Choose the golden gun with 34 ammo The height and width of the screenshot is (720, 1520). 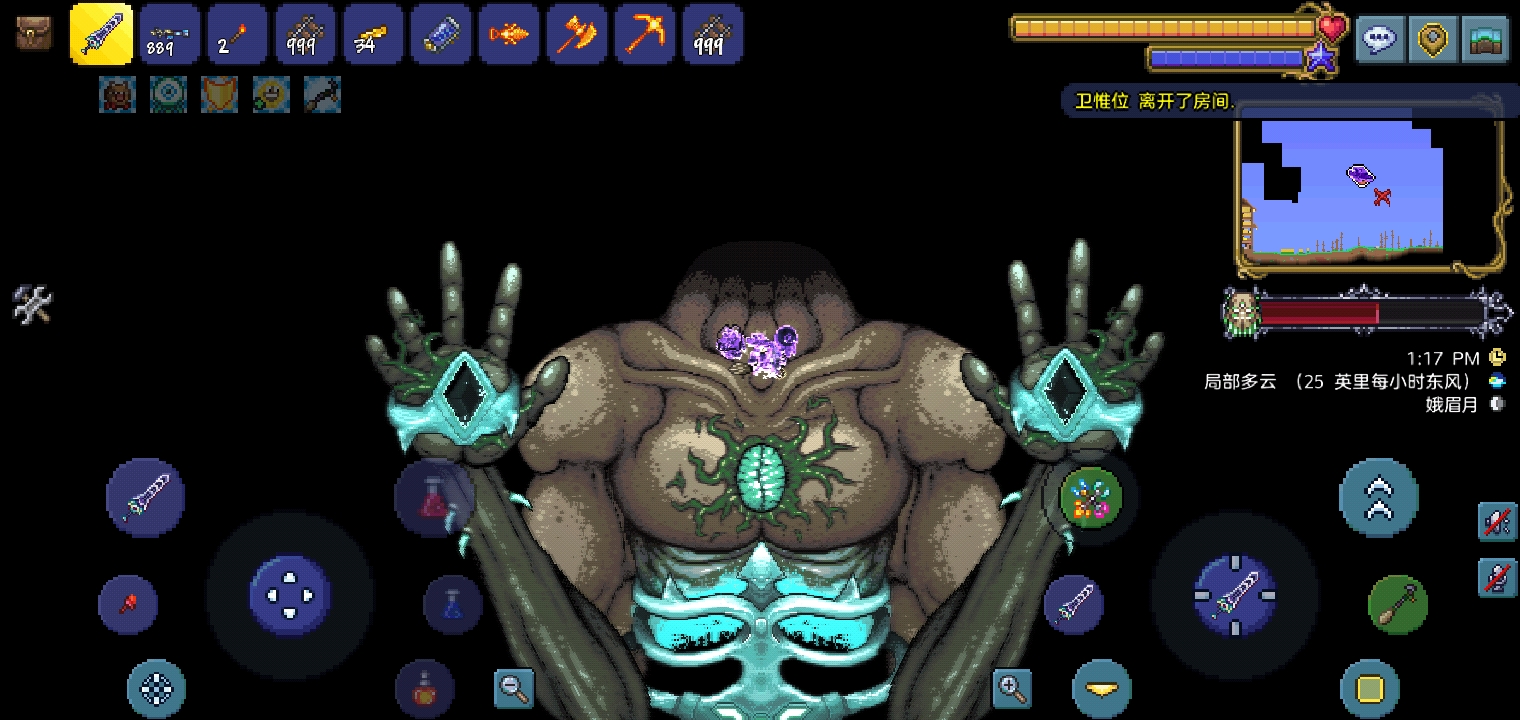(372, 34)
